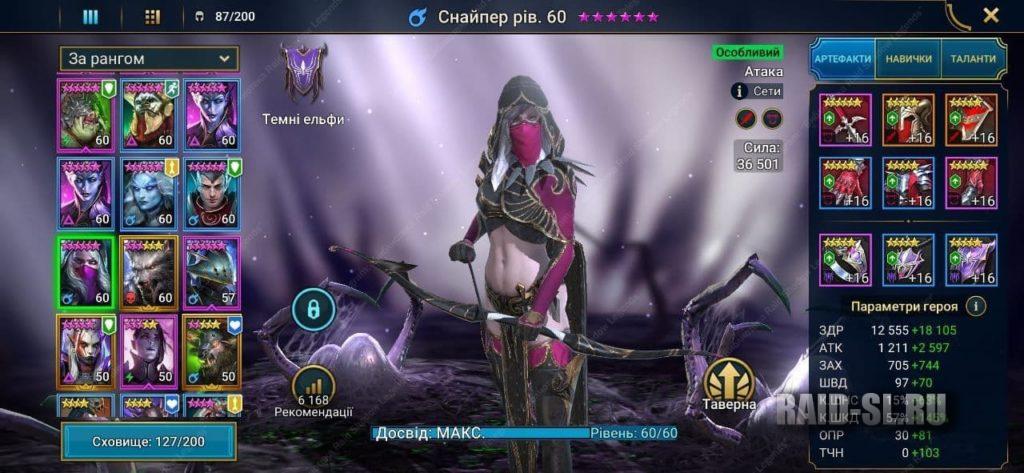This screenshot has height=473, width=1024.
Task: Open the Сховище 127/200 vault
Action: [148, 441]
